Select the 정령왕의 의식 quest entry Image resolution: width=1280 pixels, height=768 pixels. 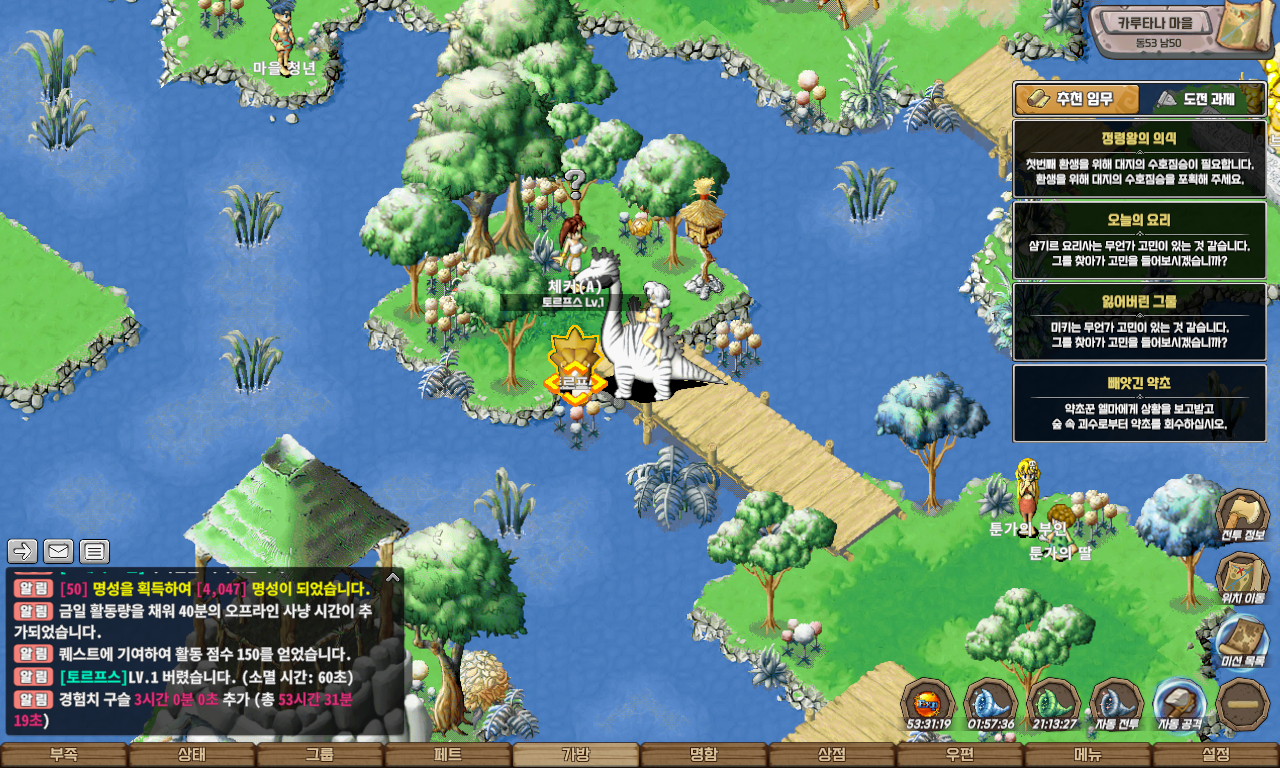click(1139, 158)
